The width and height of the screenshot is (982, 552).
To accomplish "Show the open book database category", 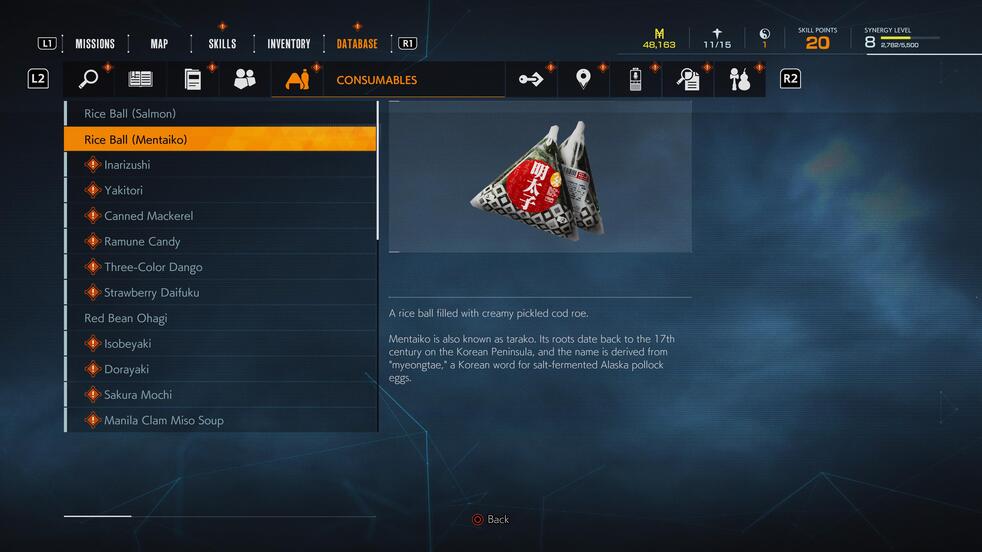I will click(x=141, y=80).
